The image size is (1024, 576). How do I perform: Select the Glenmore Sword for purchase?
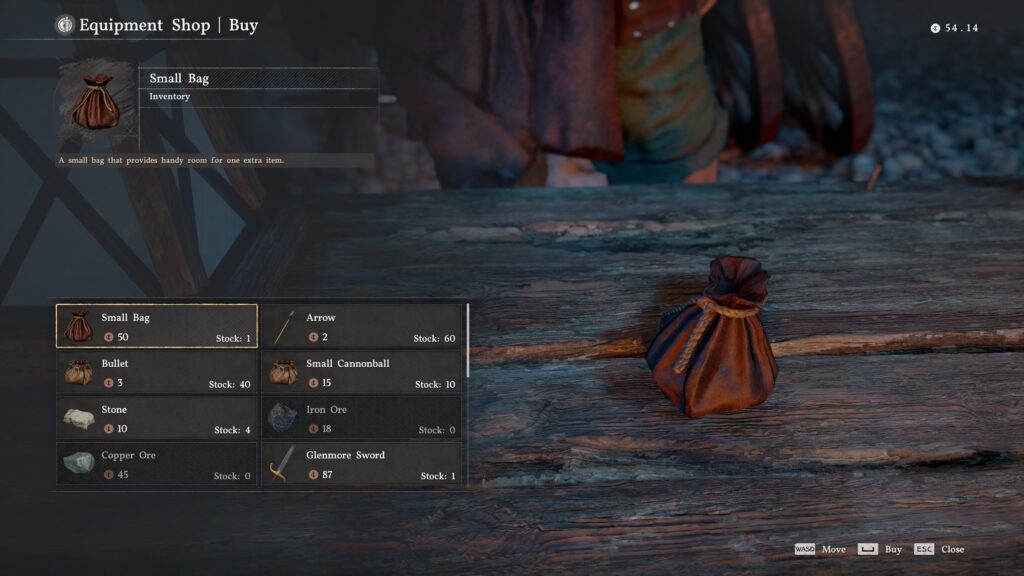point(362,464)
